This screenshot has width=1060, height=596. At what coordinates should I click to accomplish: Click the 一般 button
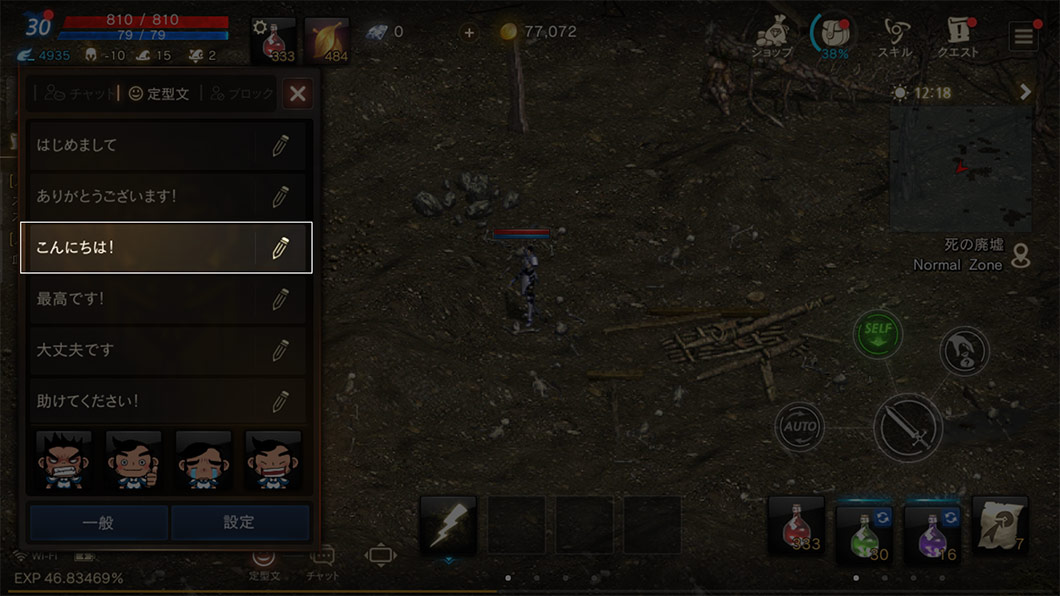point(98,522)
